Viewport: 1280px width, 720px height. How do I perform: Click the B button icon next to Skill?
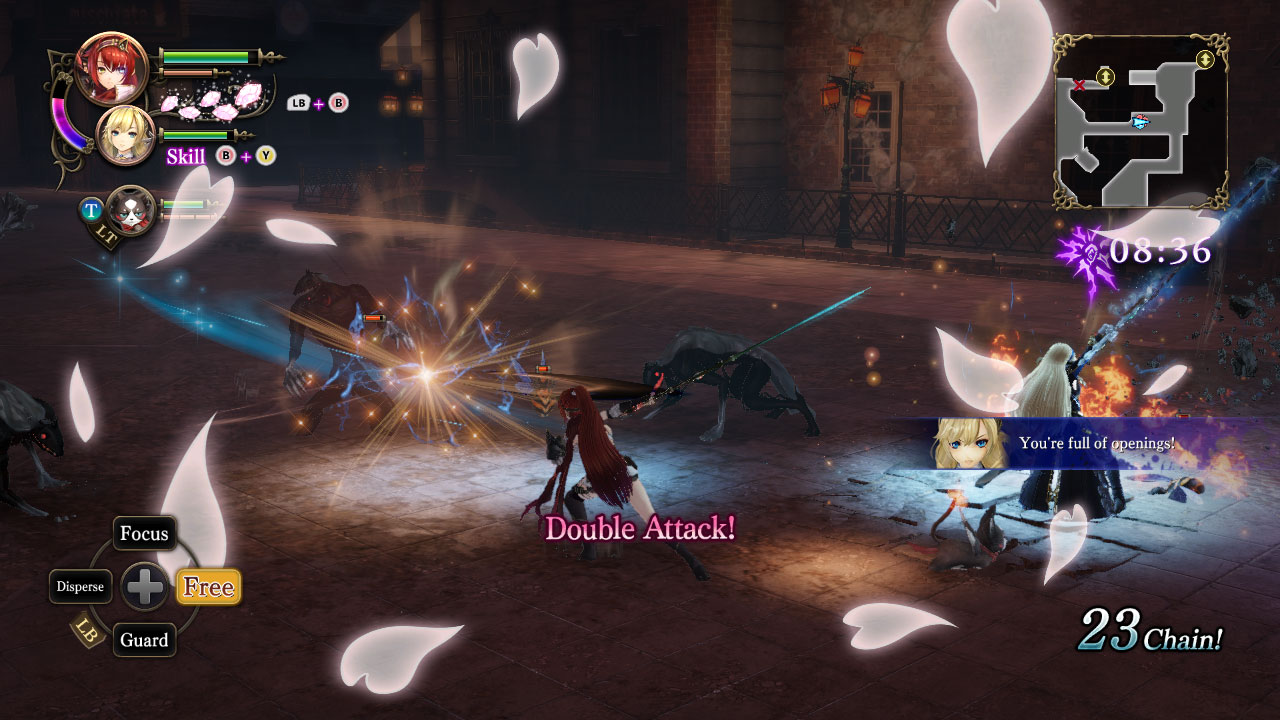pyautogui.click(x=224, y=156)
